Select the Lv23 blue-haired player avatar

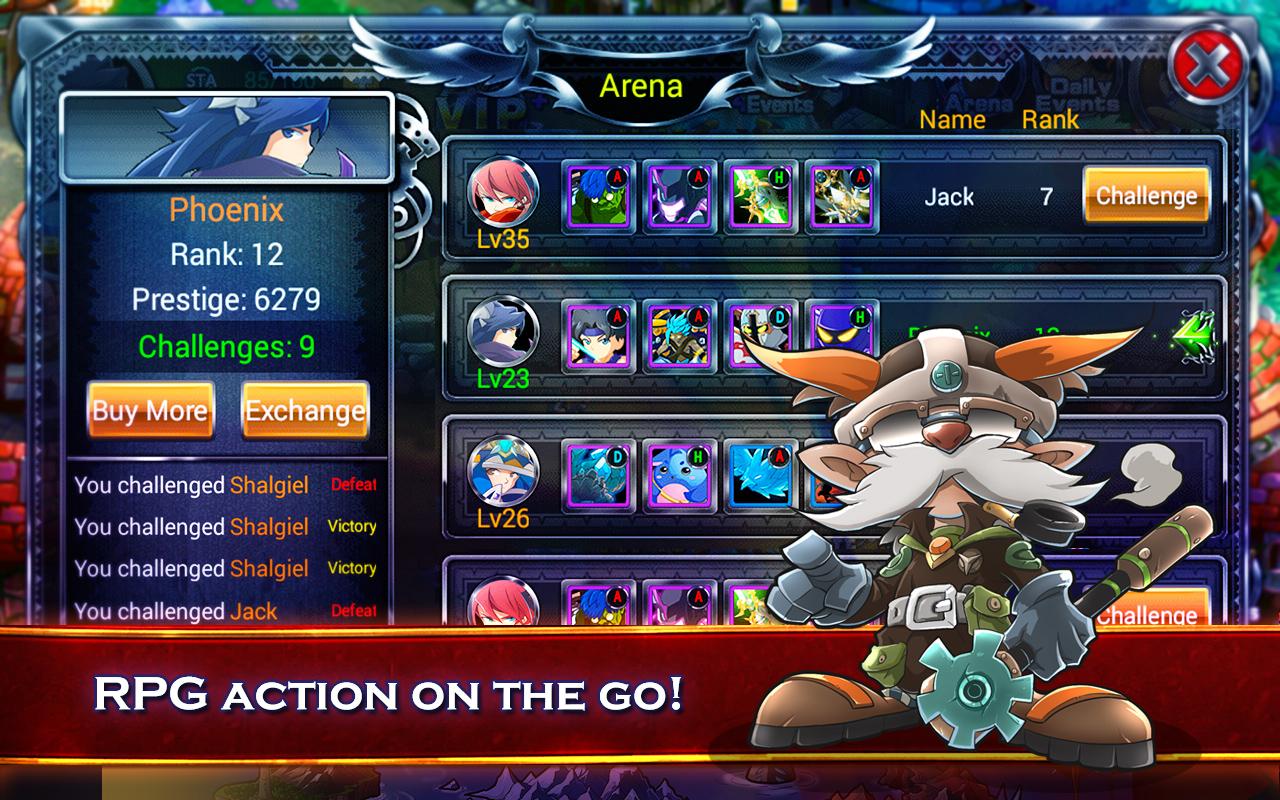503,330
